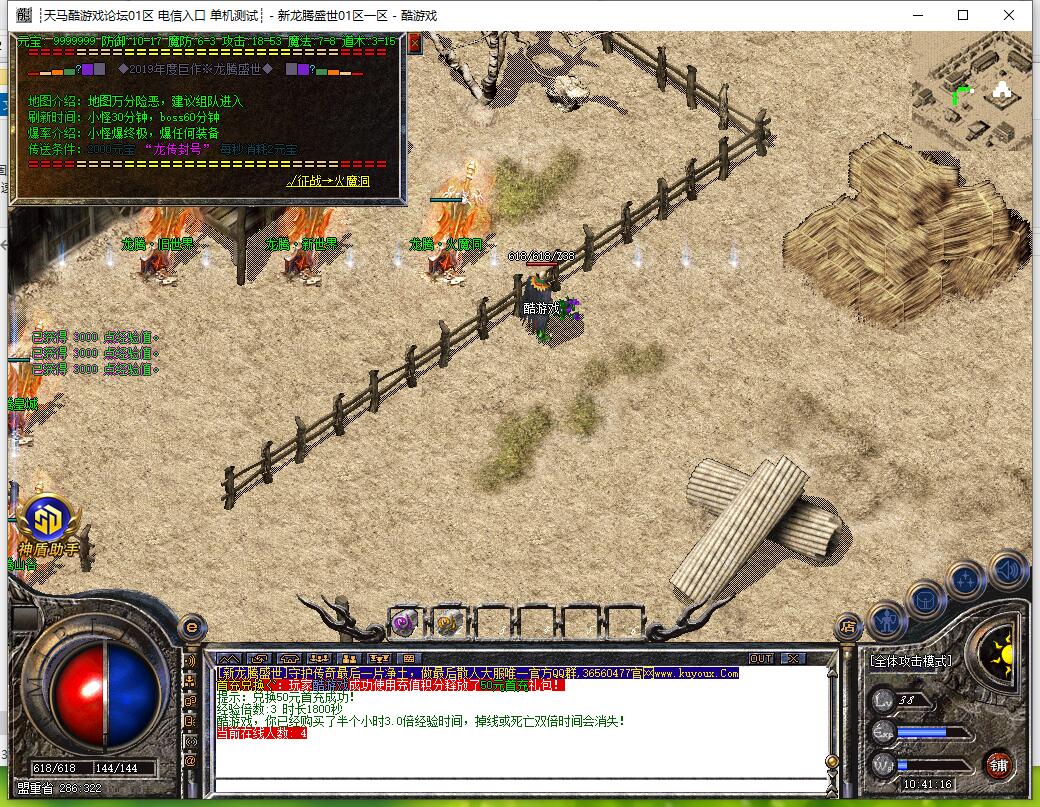1040x807 pixels.
Task: Click the OUT button above the chat
Action: (x=761, y=658)
